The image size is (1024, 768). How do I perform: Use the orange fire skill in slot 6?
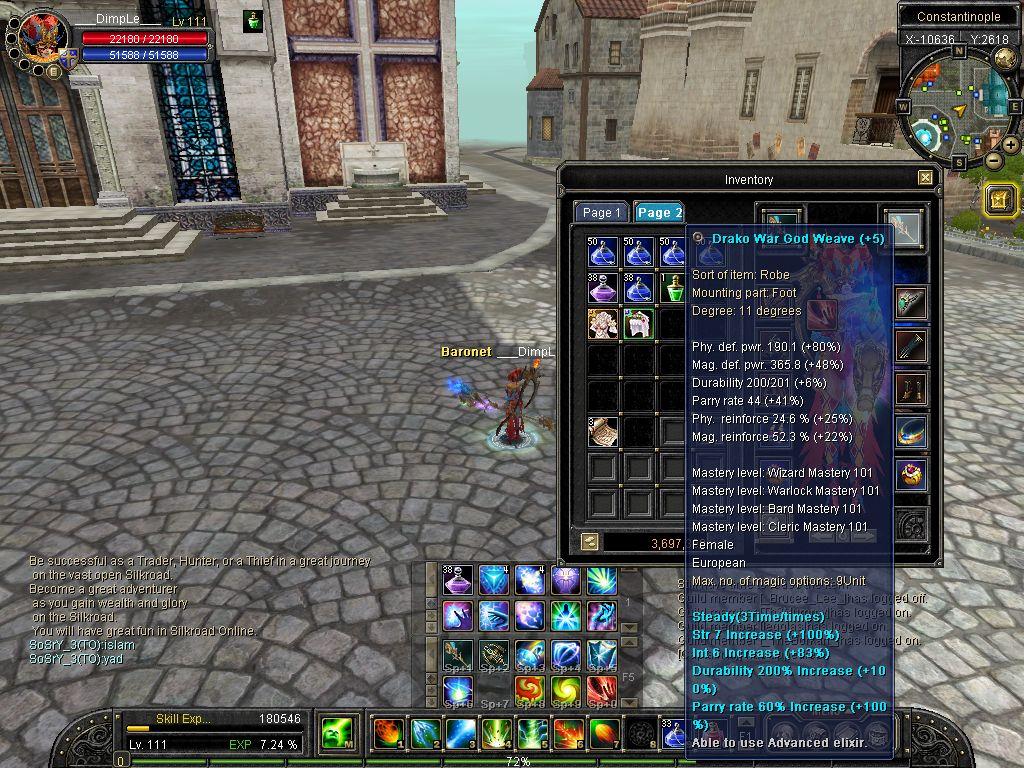click(x=567, y=734)
